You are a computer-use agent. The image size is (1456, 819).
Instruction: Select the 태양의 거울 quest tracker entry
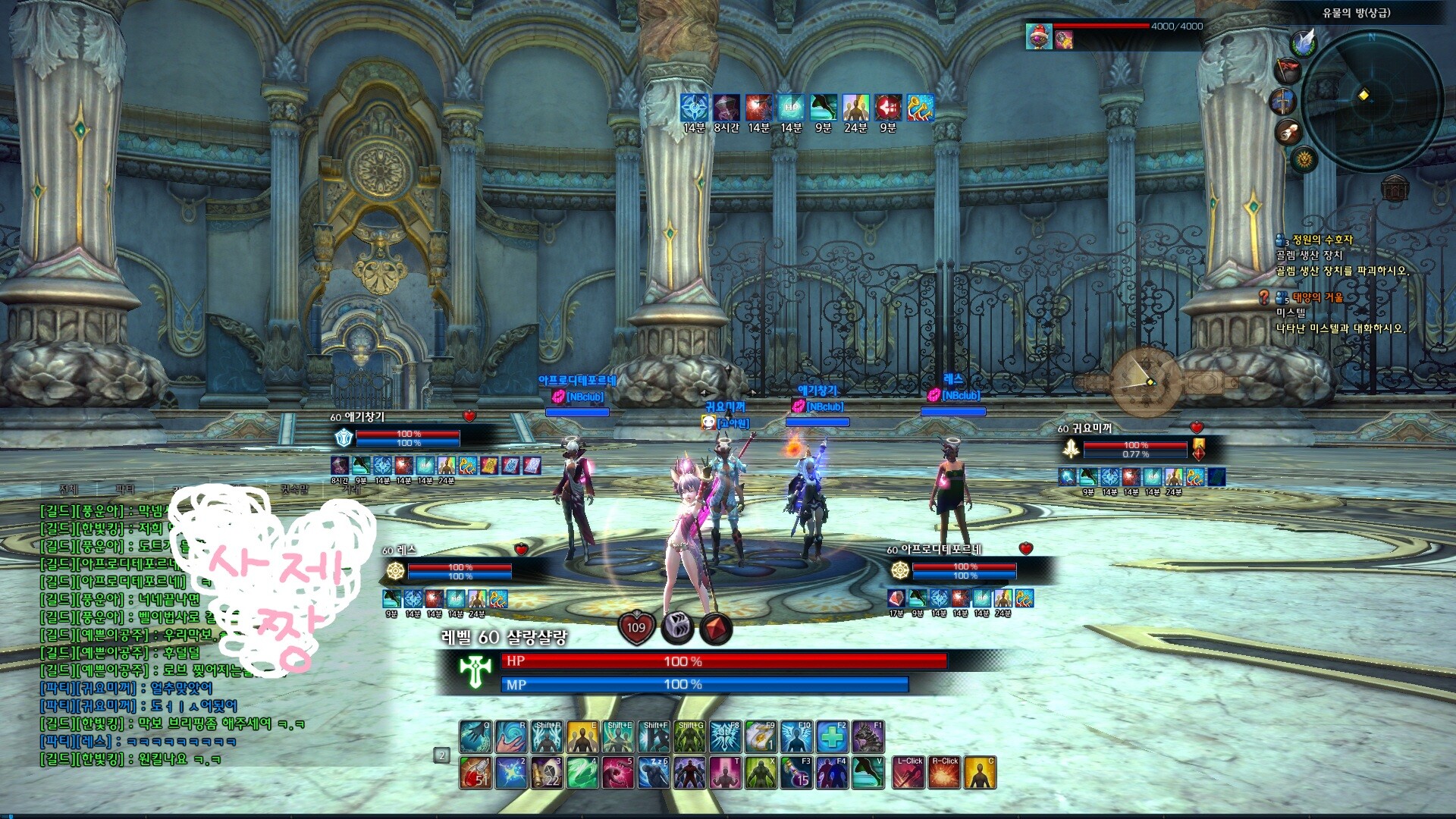[1317, 297]
